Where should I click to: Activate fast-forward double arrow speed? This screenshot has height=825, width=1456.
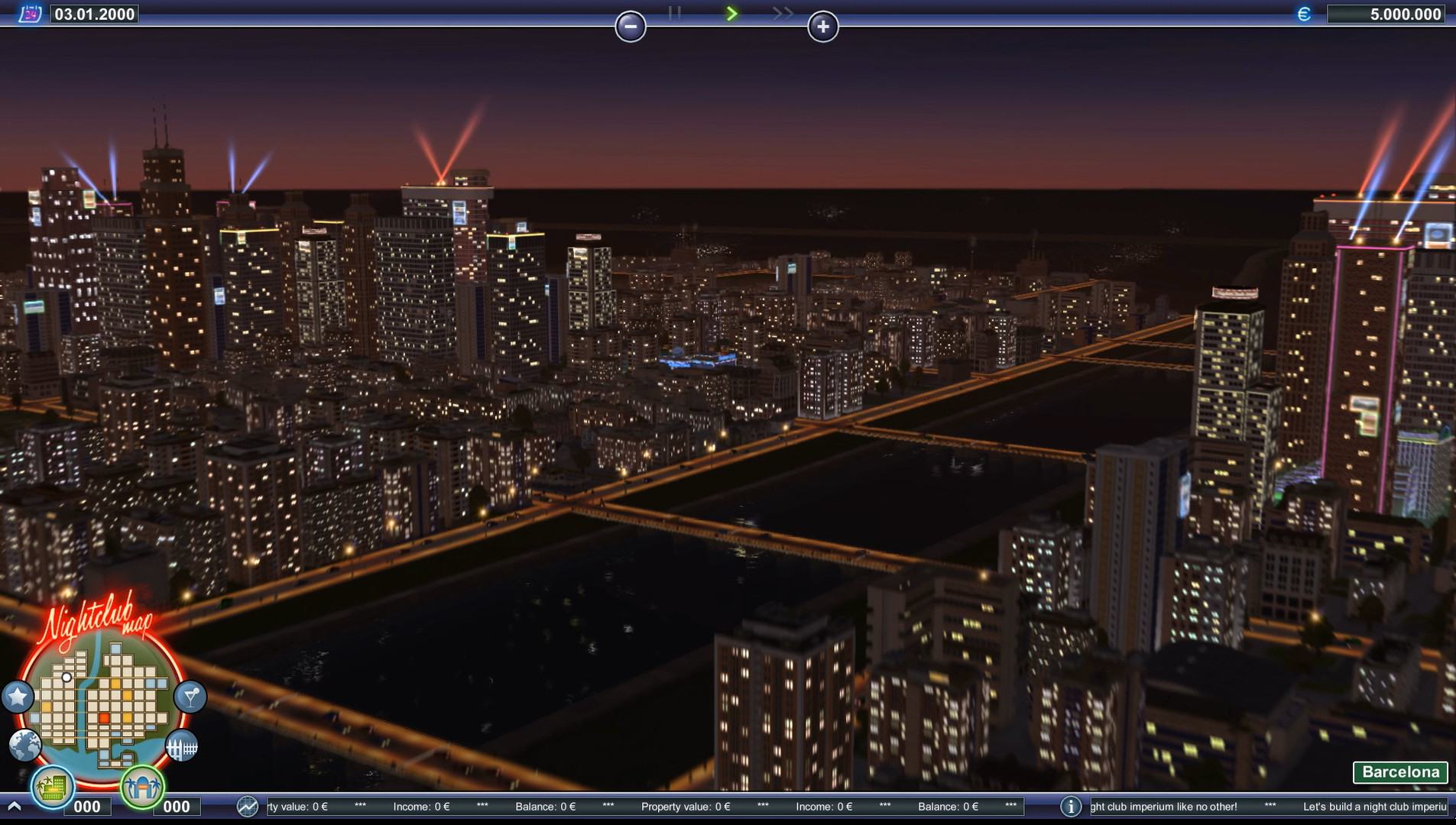click(783, 13)
